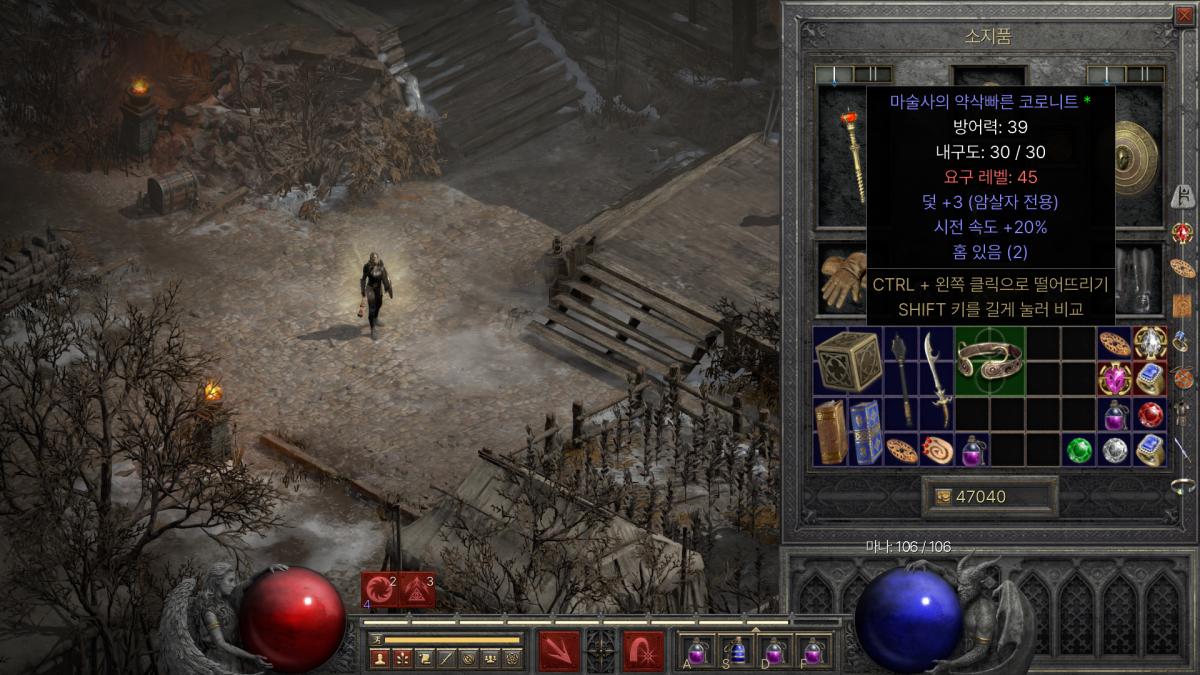
Task: Pick up the red ruby gem
Action: click(1150, 414)
